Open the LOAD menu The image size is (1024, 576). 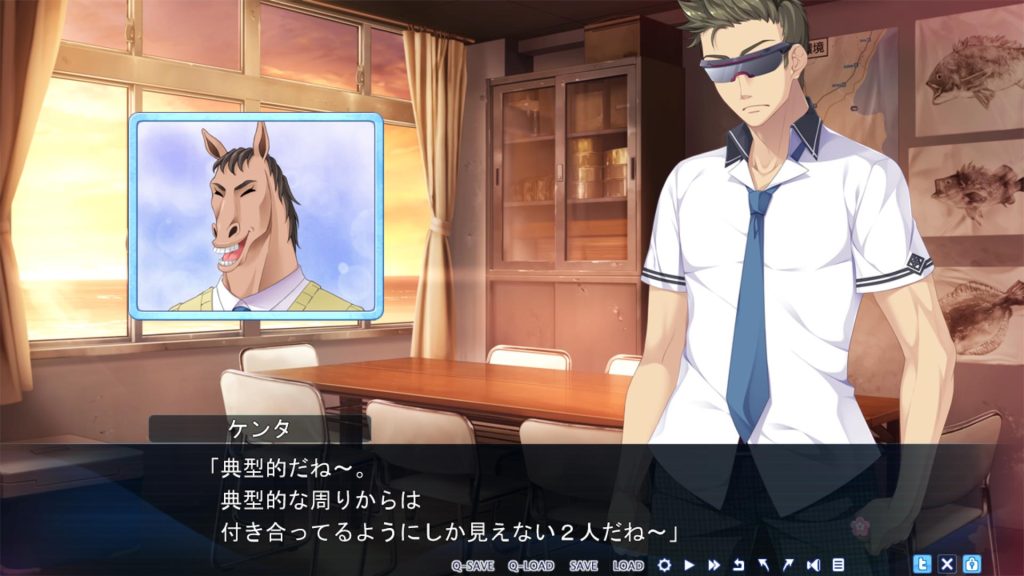coord(628,565)
